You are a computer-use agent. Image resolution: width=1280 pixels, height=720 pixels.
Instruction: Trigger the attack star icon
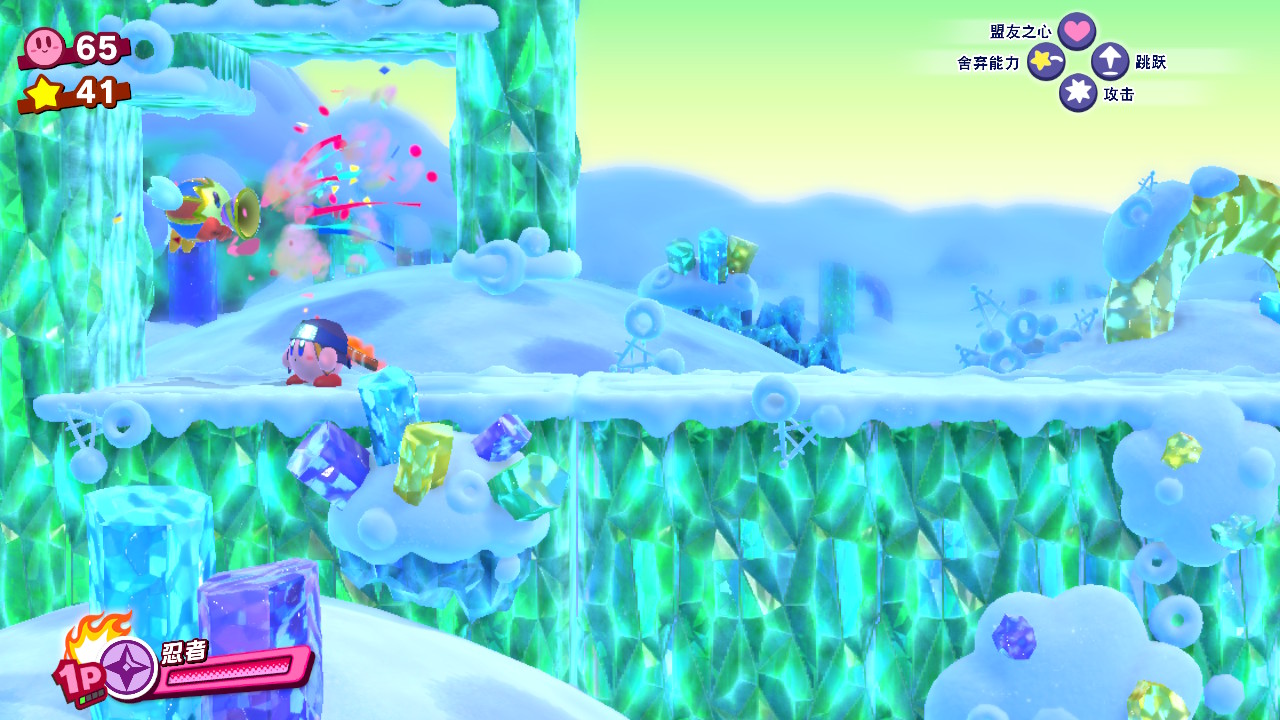pos(1078,93)
